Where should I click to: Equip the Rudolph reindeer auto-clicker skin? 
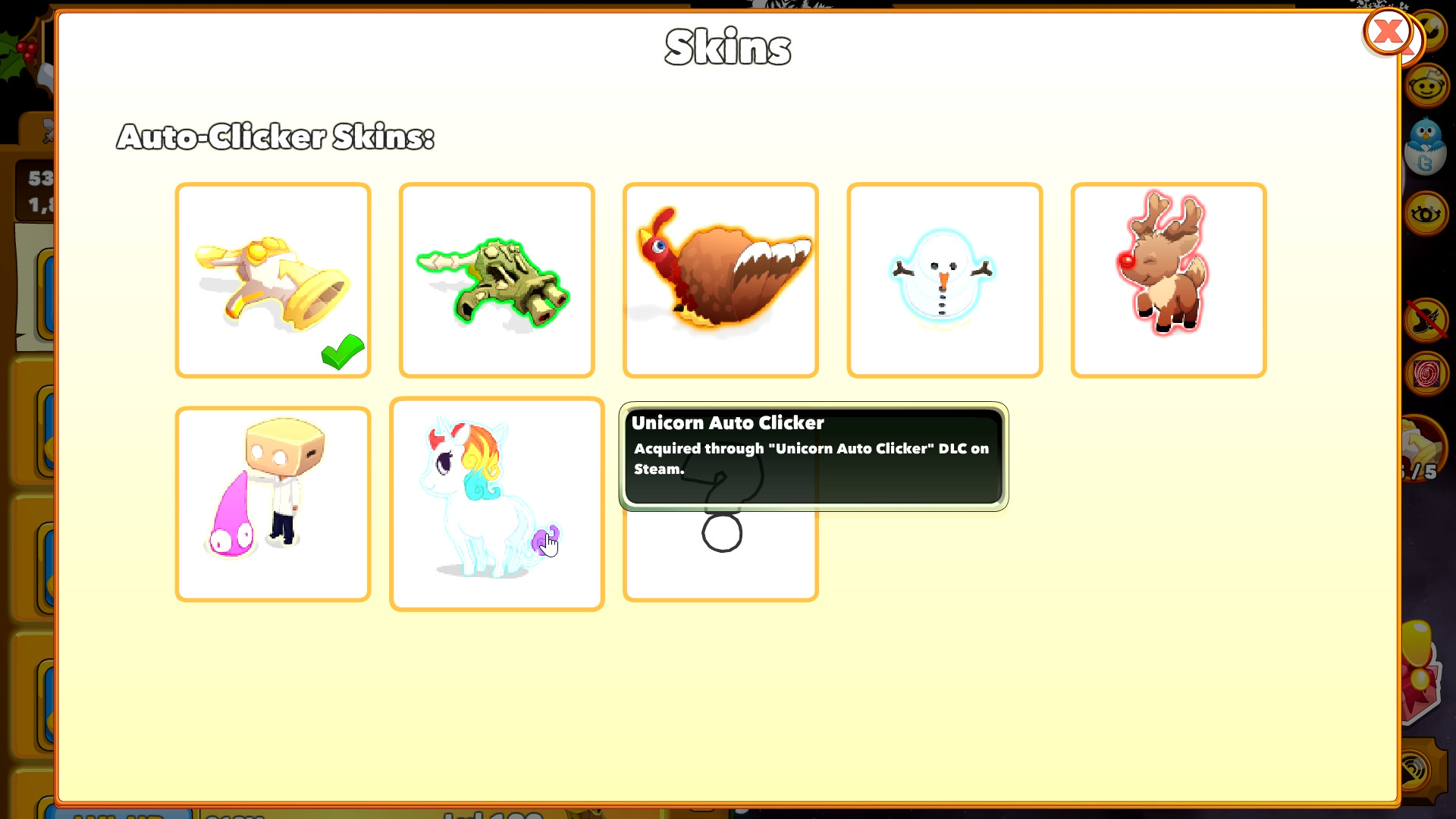[x=1168, y=279]
